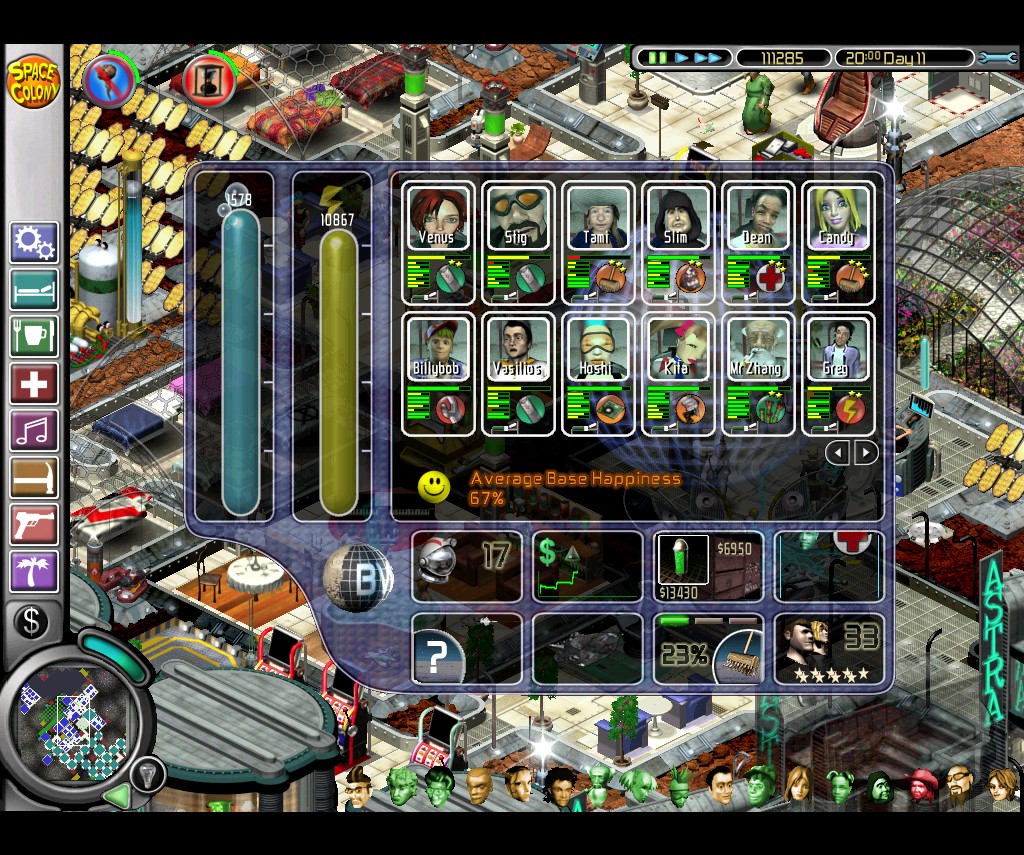The height and width of the screenshot is (855, 1024).
Task: Open the base cleanliness broom panel
Action: tap(708, 649)
